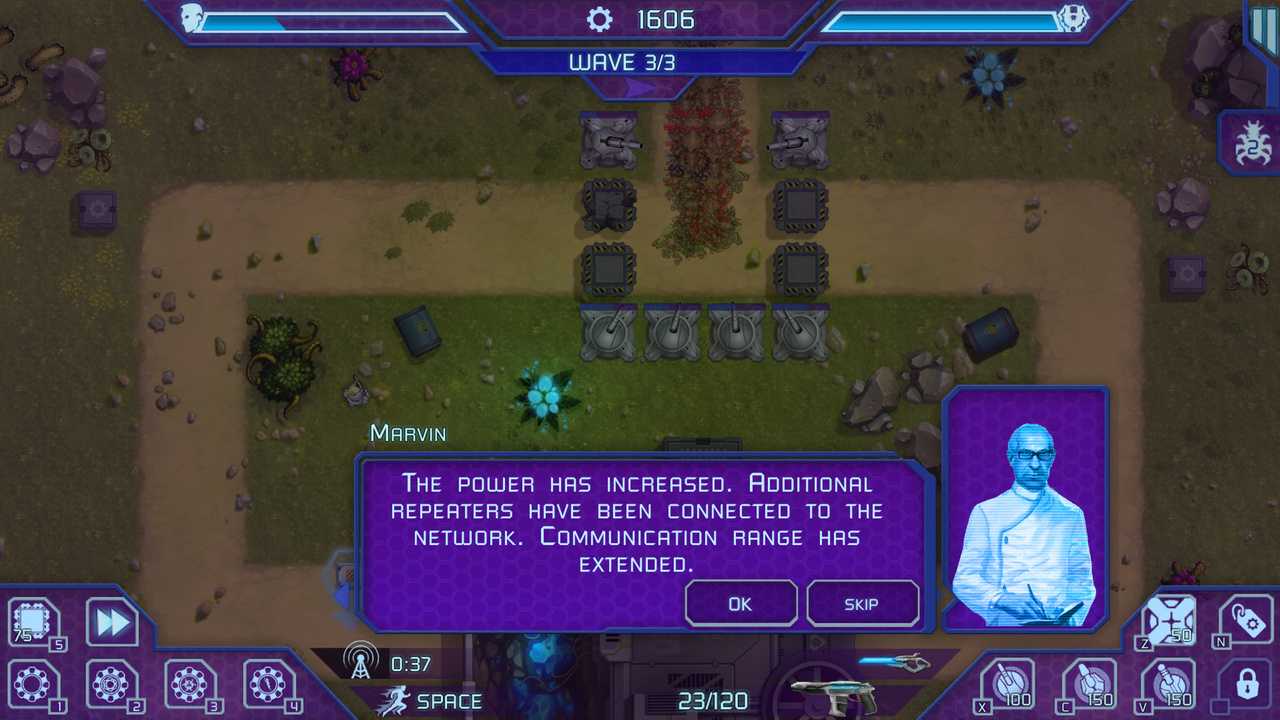Choose tower slot numbered 2
Viewport: 1280px width, 720px height.
pyautogui.click(x=110, y=686)
